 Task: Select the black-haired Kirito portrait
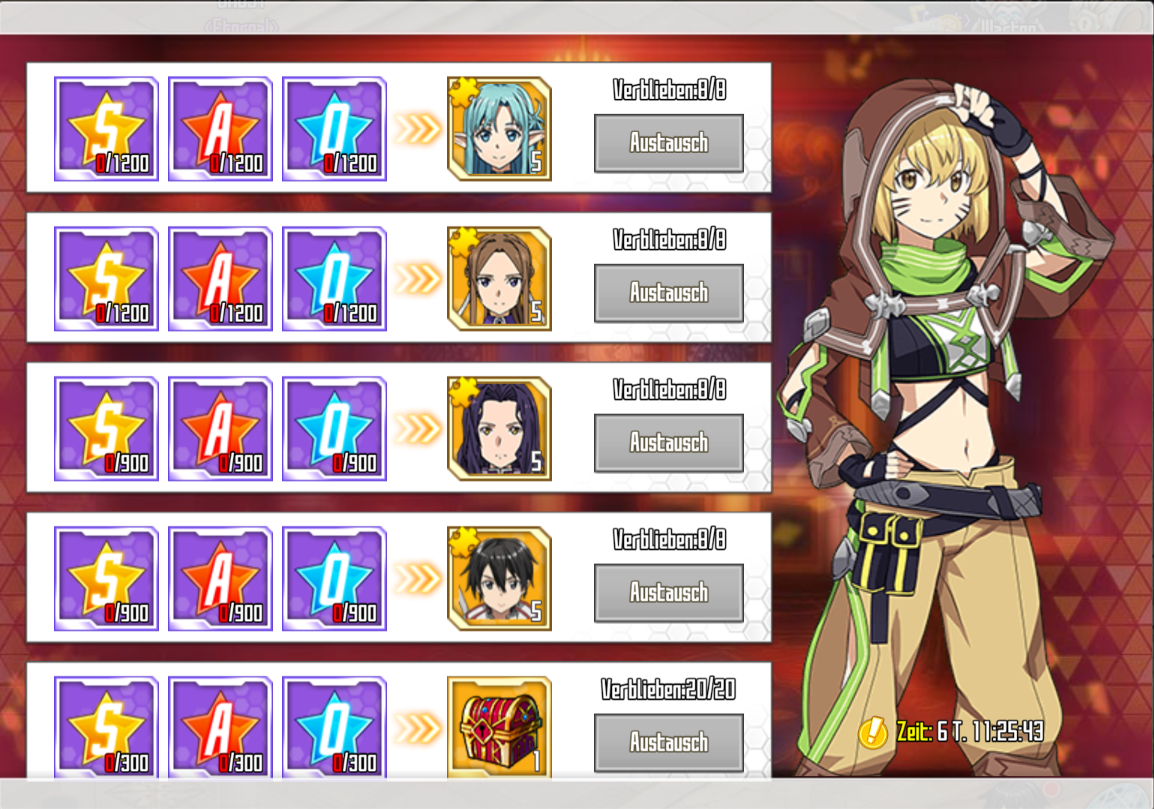pyautogui.click(x=499, y=579)
